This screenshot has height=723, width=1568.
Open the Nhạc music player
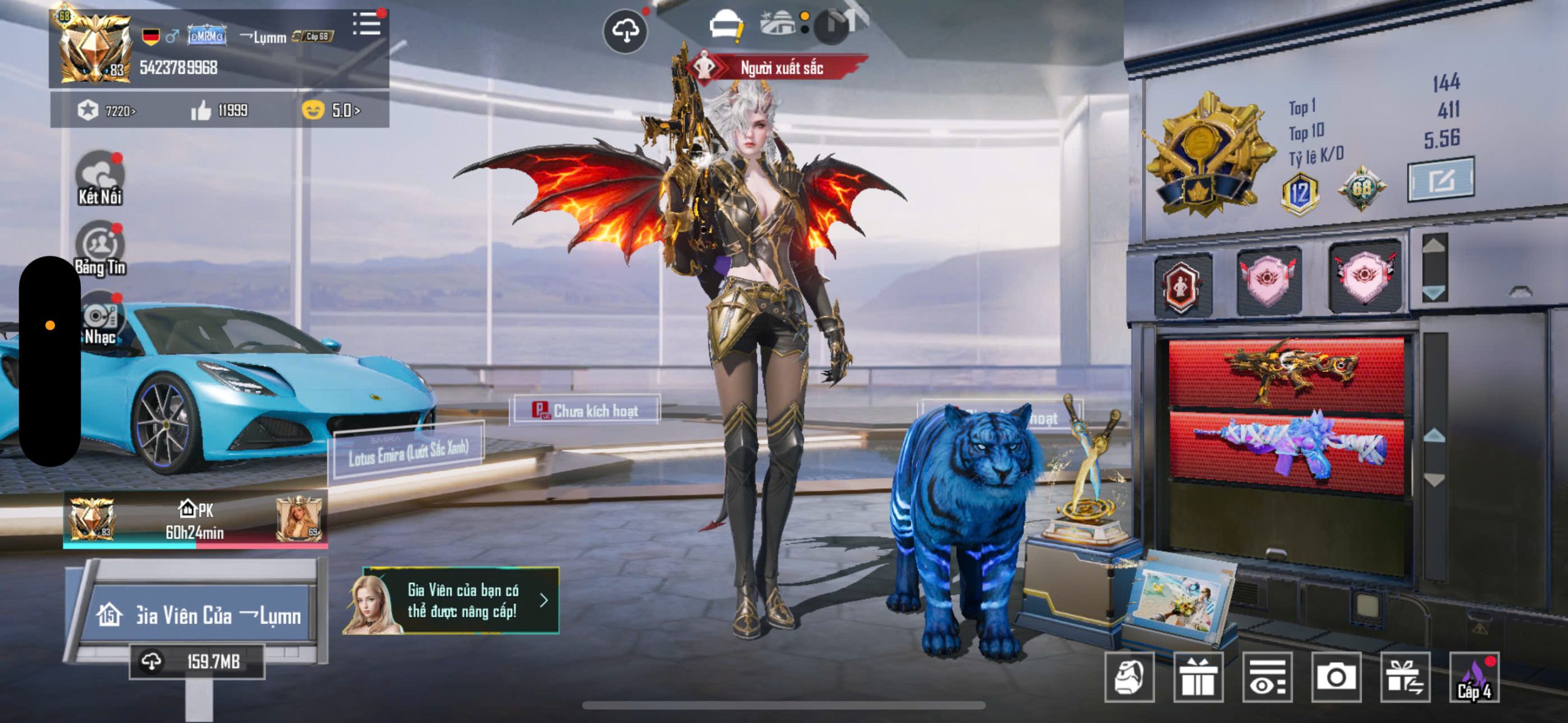[x=99, y=320]
